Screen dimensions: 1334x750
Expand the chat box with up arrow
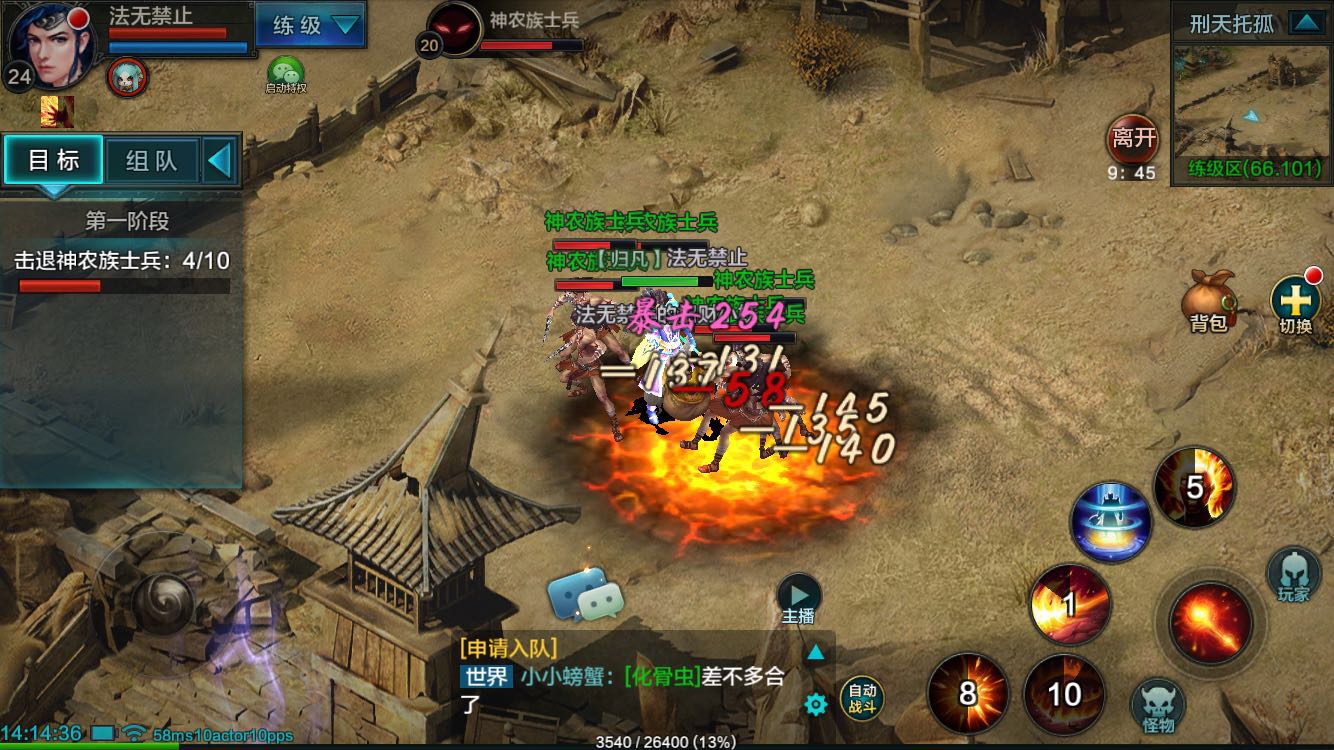[x=816, y=653]
